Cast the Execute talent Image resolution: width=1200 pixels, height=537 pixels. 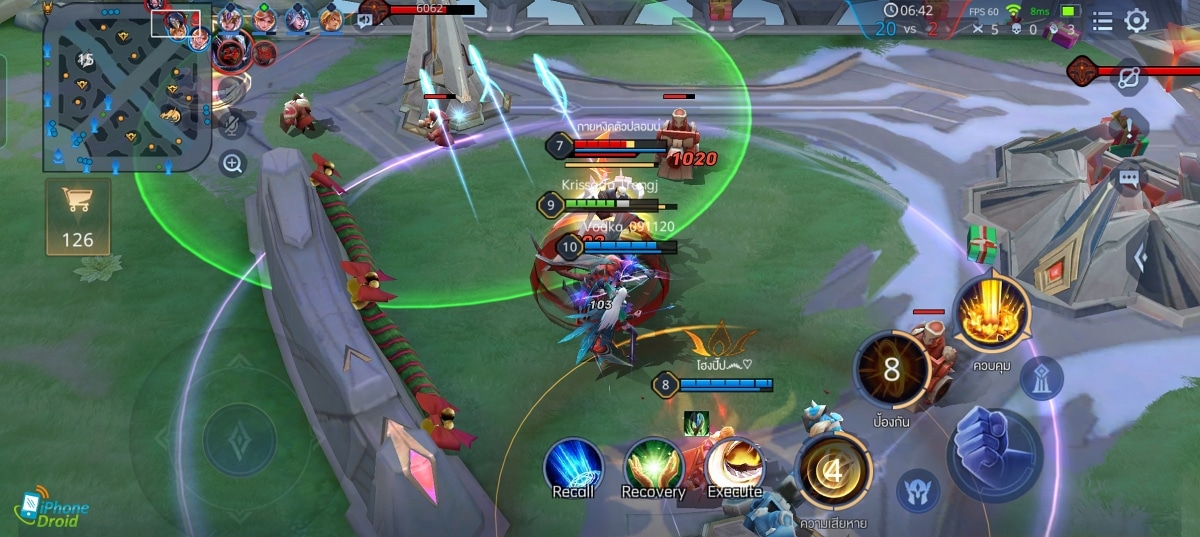(735, 468)
